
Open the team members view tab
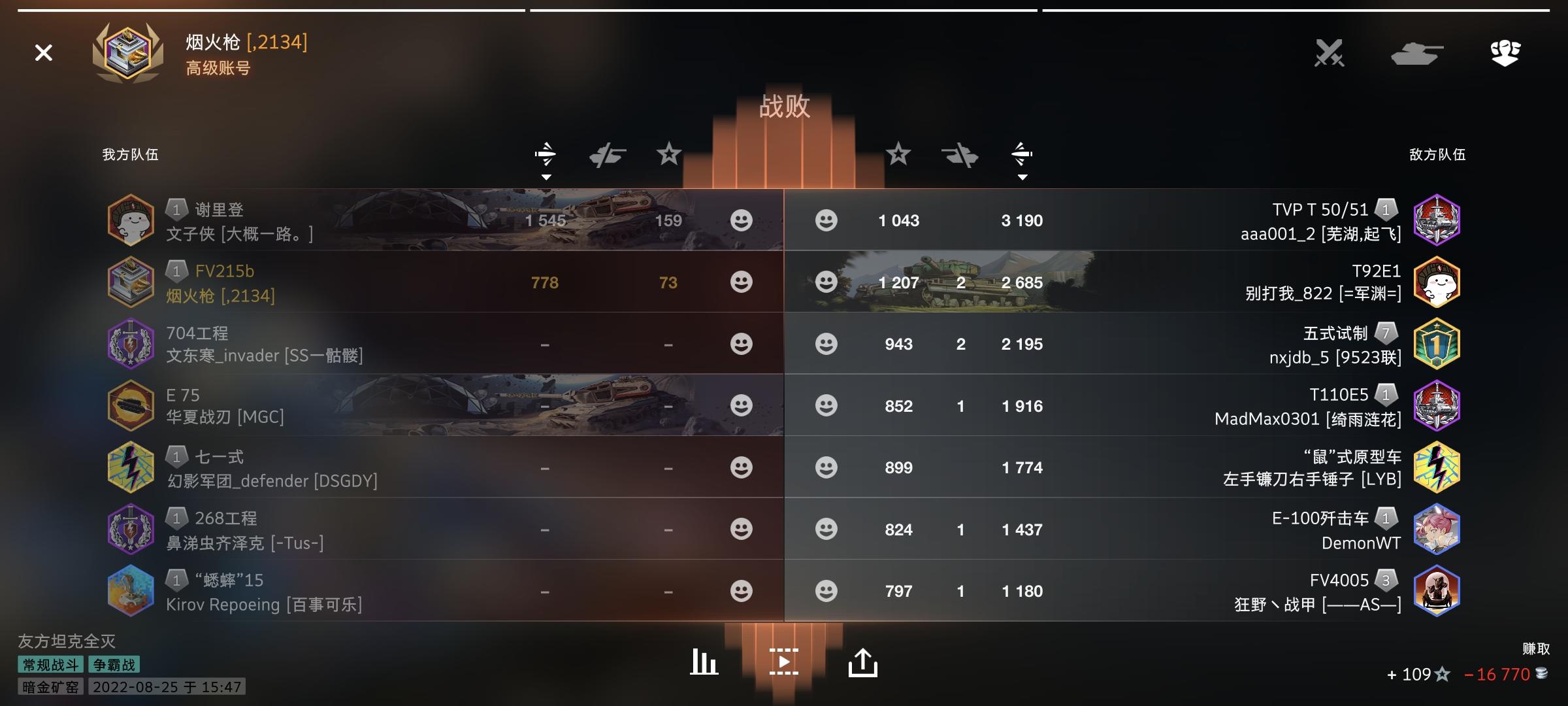[1505, 54]
